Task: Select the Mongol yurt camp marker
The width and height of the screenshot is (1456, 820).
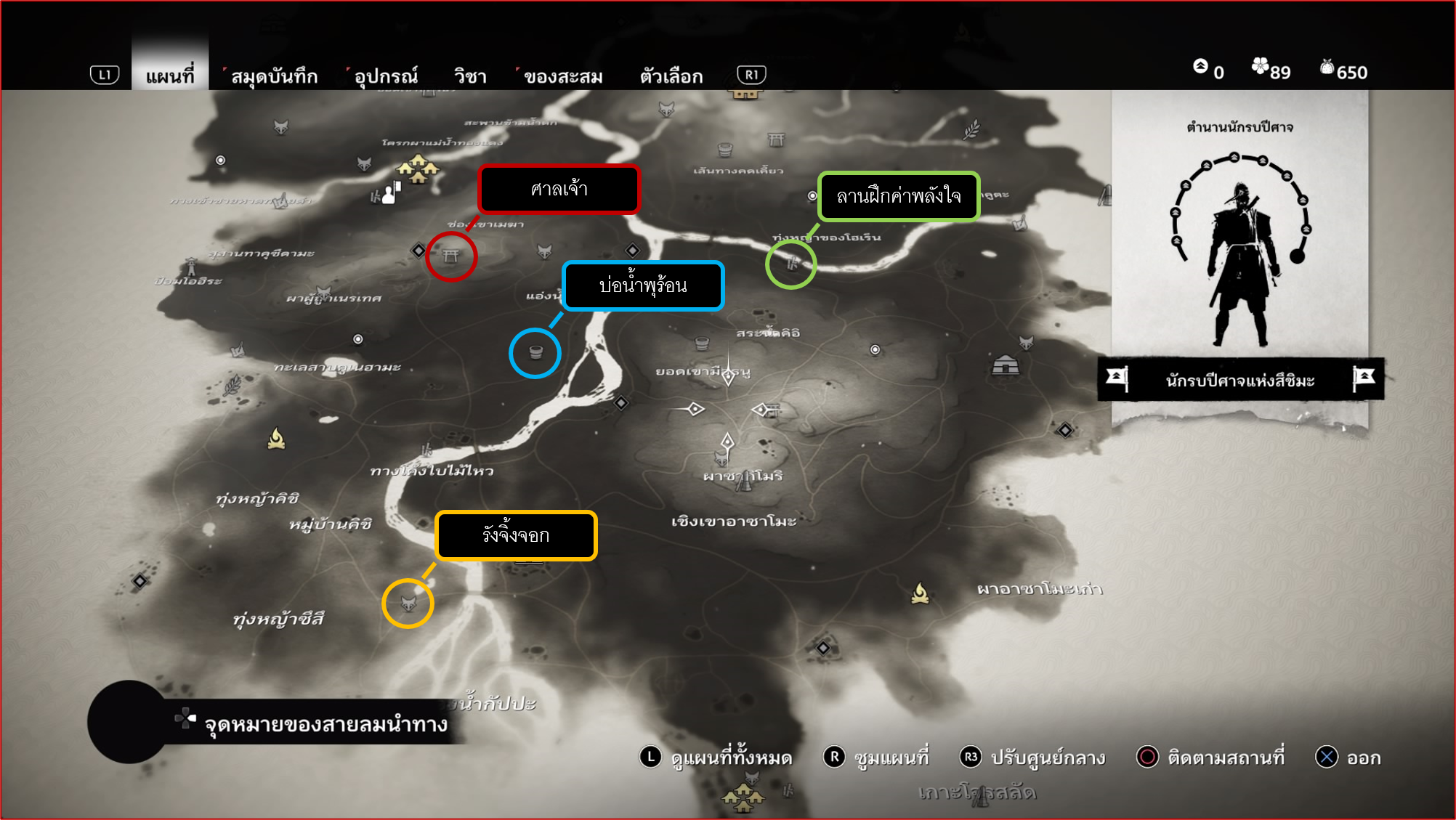Action: pos(1006,364)
